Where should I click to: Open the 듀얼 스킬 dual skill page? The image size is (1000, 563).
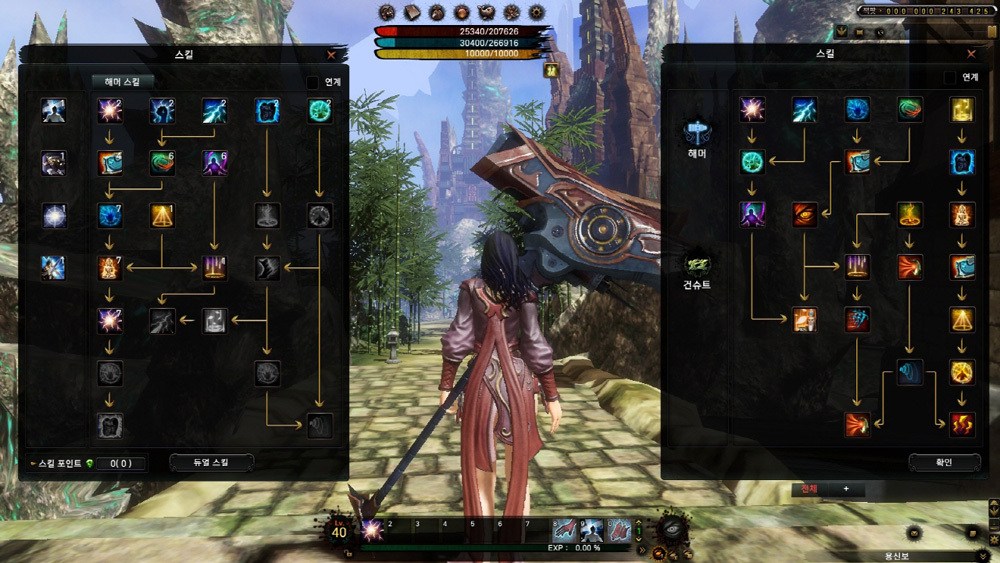[211, 462]
